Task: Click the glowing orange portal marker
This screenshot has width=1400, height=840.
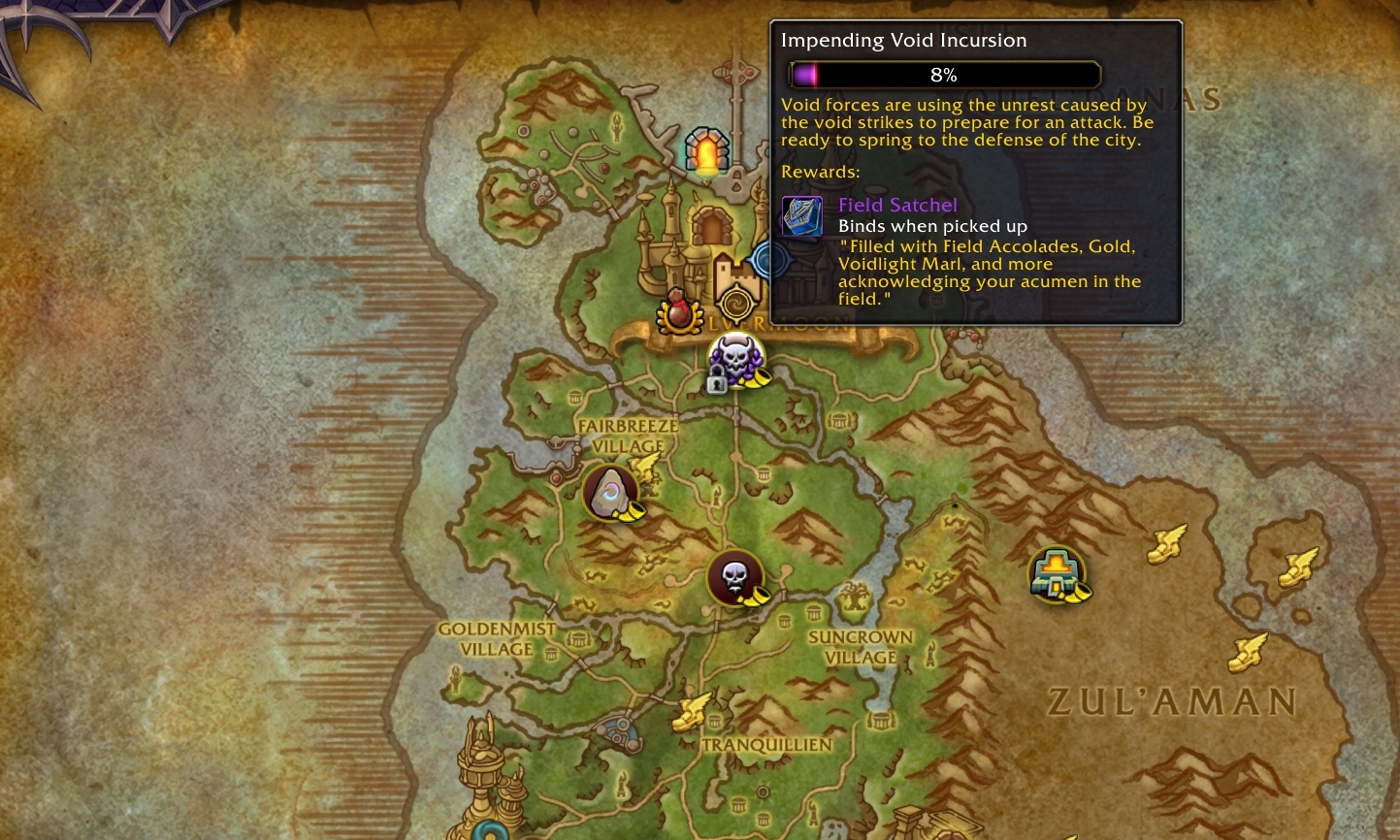Action: [x=705, y=152]
